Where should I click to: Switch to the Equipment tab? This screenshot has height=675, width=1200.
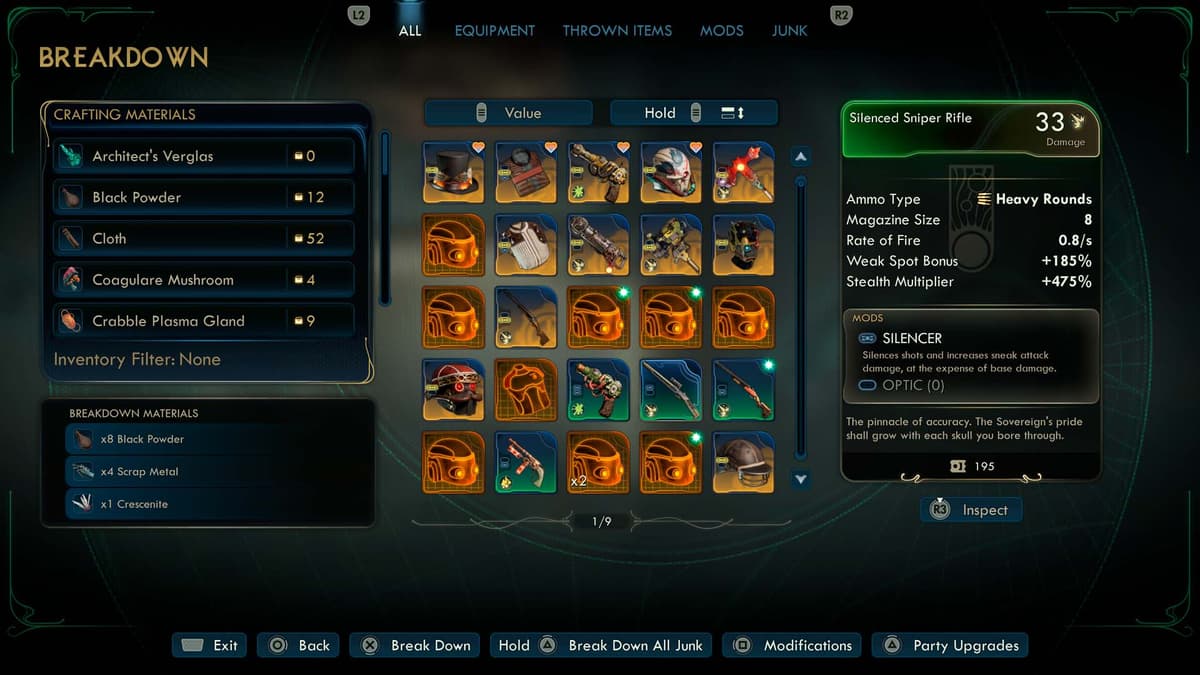[x=494, y=31]
